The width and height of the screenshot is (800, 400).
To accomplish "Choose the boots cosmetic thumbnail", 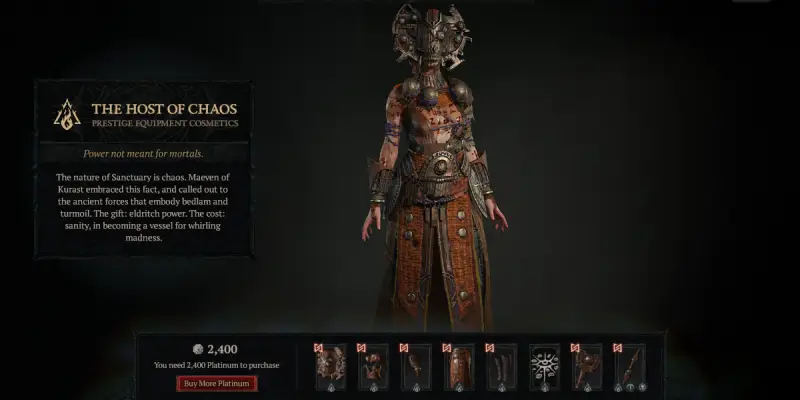I will (502, 367).
